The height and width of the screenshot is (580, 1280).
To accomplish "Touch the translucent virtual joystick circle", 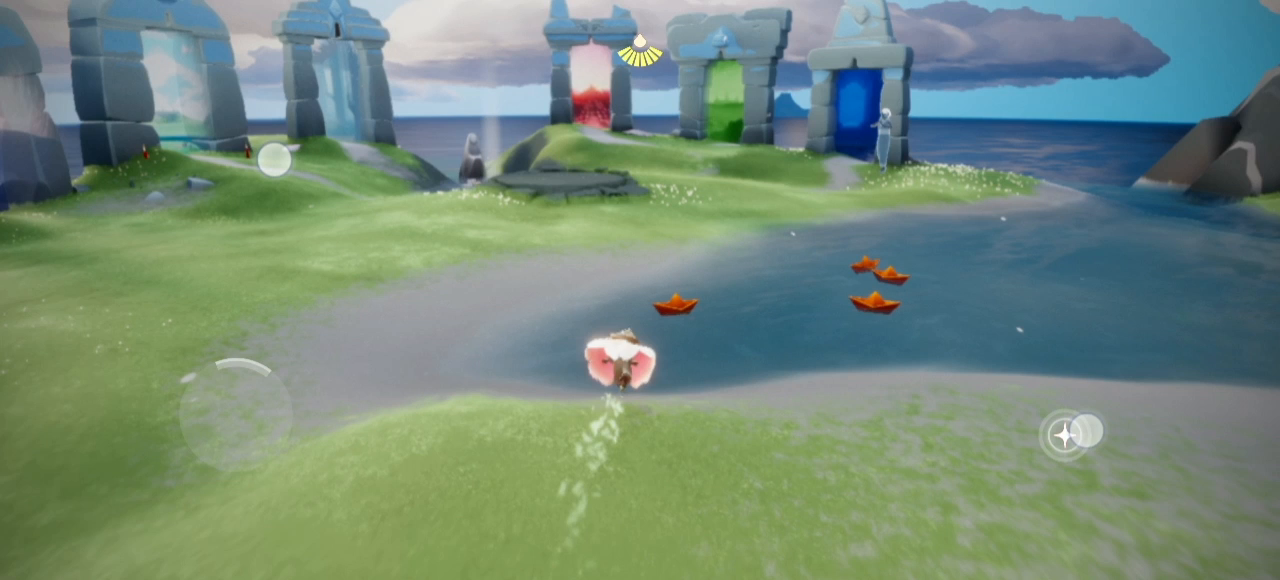I will tap(235, 414).
